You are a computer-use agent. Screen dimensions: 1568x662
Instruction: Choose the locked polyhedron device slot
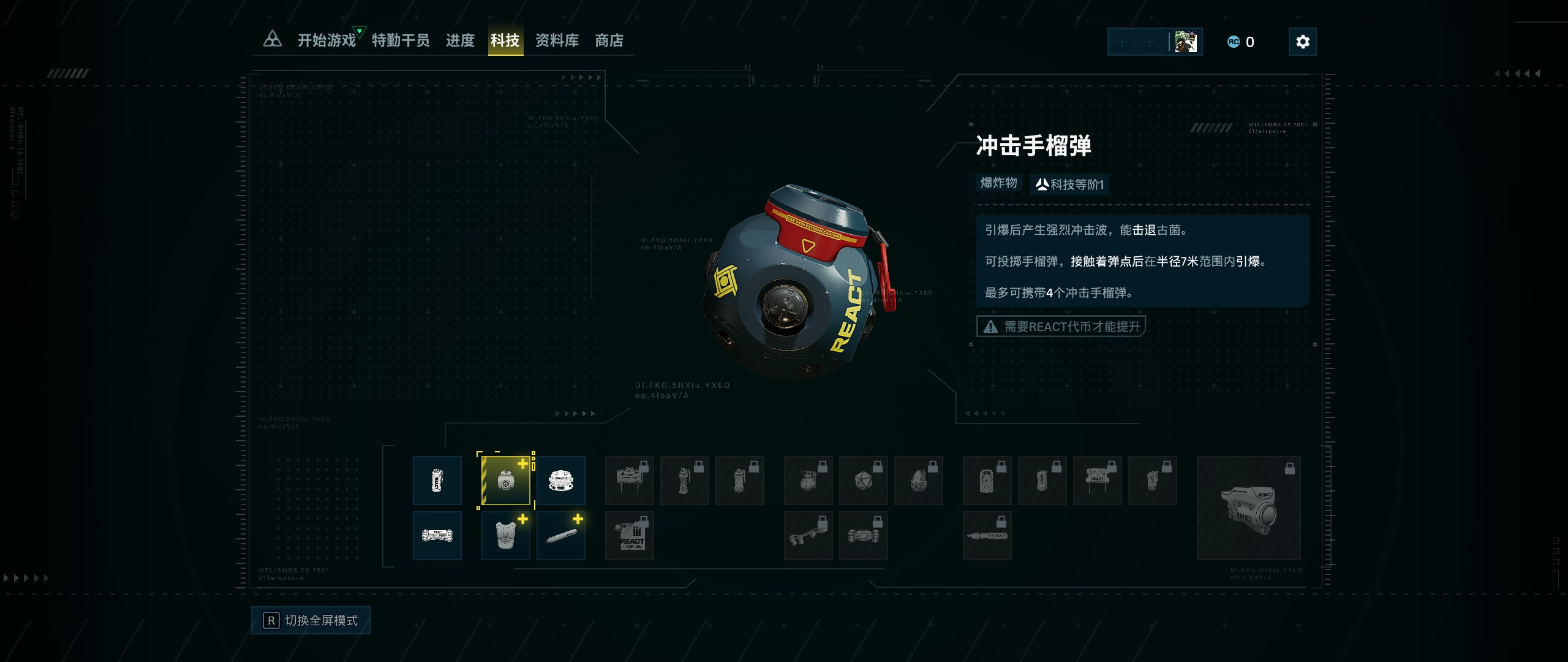coord(863,481)
